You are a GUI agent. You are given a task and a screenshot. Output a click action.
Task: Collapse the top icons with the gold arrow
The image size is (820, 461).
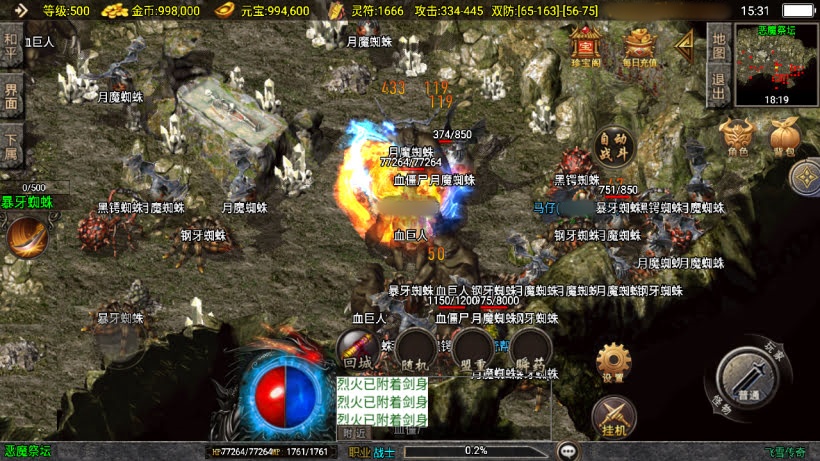click(x=685, y=43)
